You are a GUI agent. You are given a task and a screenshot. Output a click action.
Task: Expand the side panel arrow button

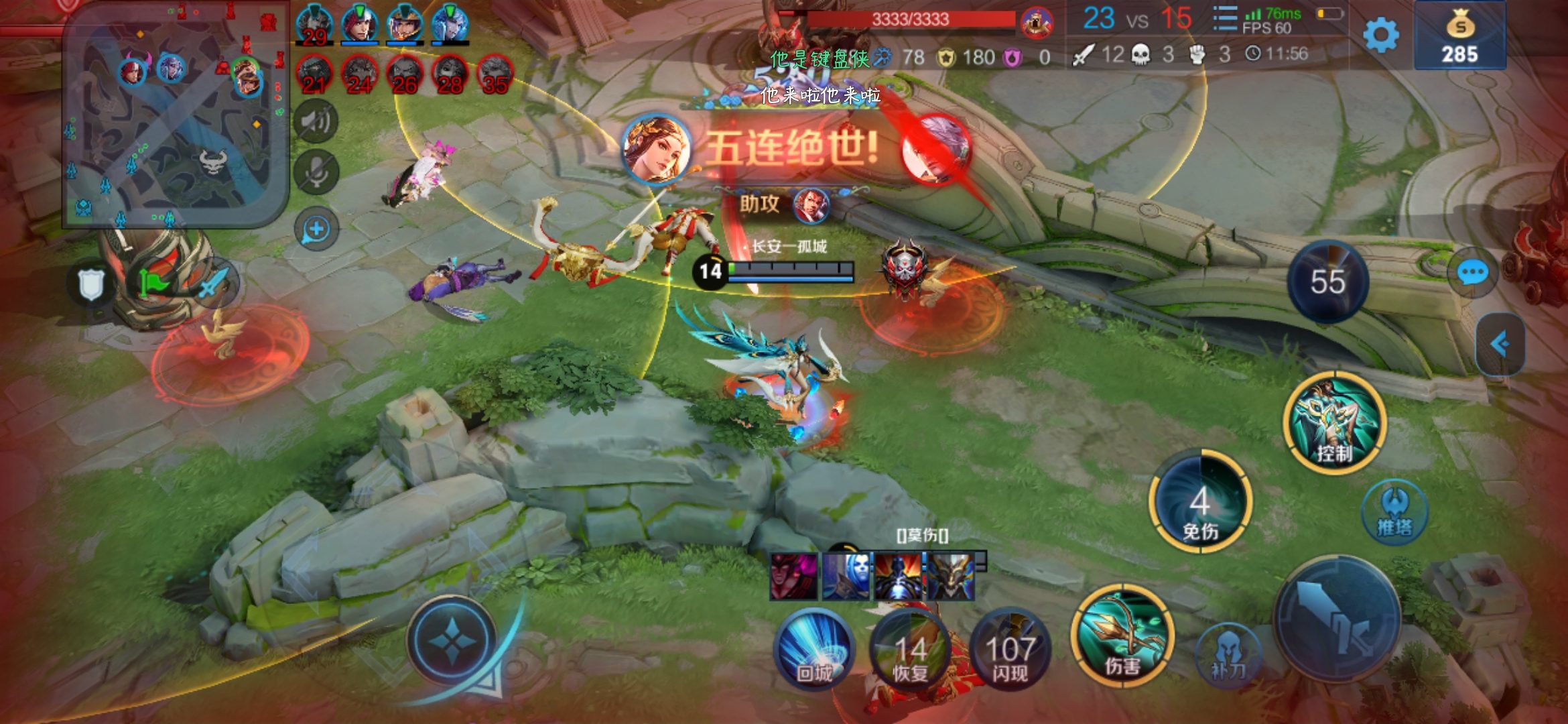pyautogui.click(x=1500, y=344)
